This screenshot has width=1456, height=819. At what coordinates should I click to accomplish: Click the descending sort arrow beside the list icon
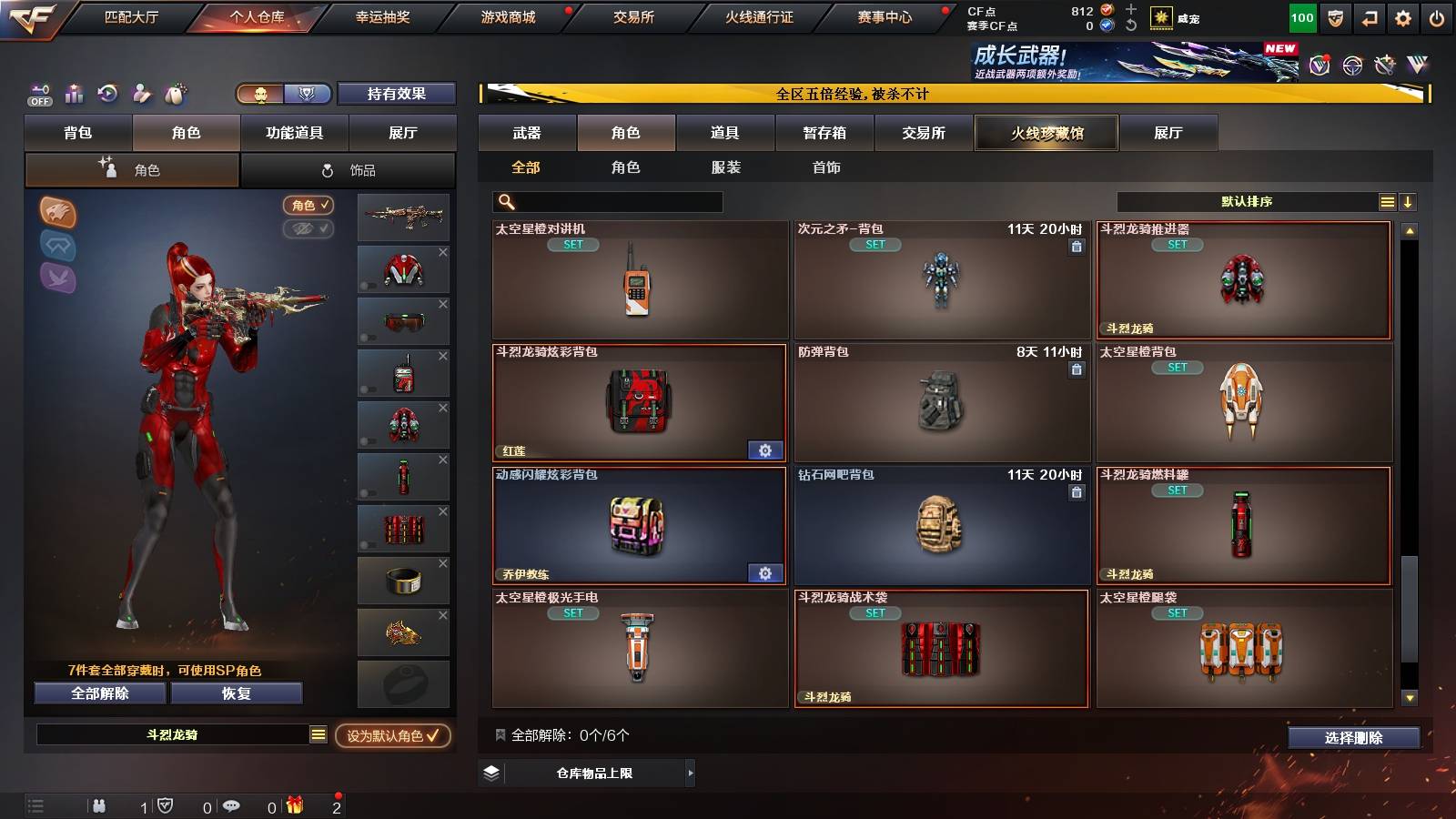pos(1409,201)
